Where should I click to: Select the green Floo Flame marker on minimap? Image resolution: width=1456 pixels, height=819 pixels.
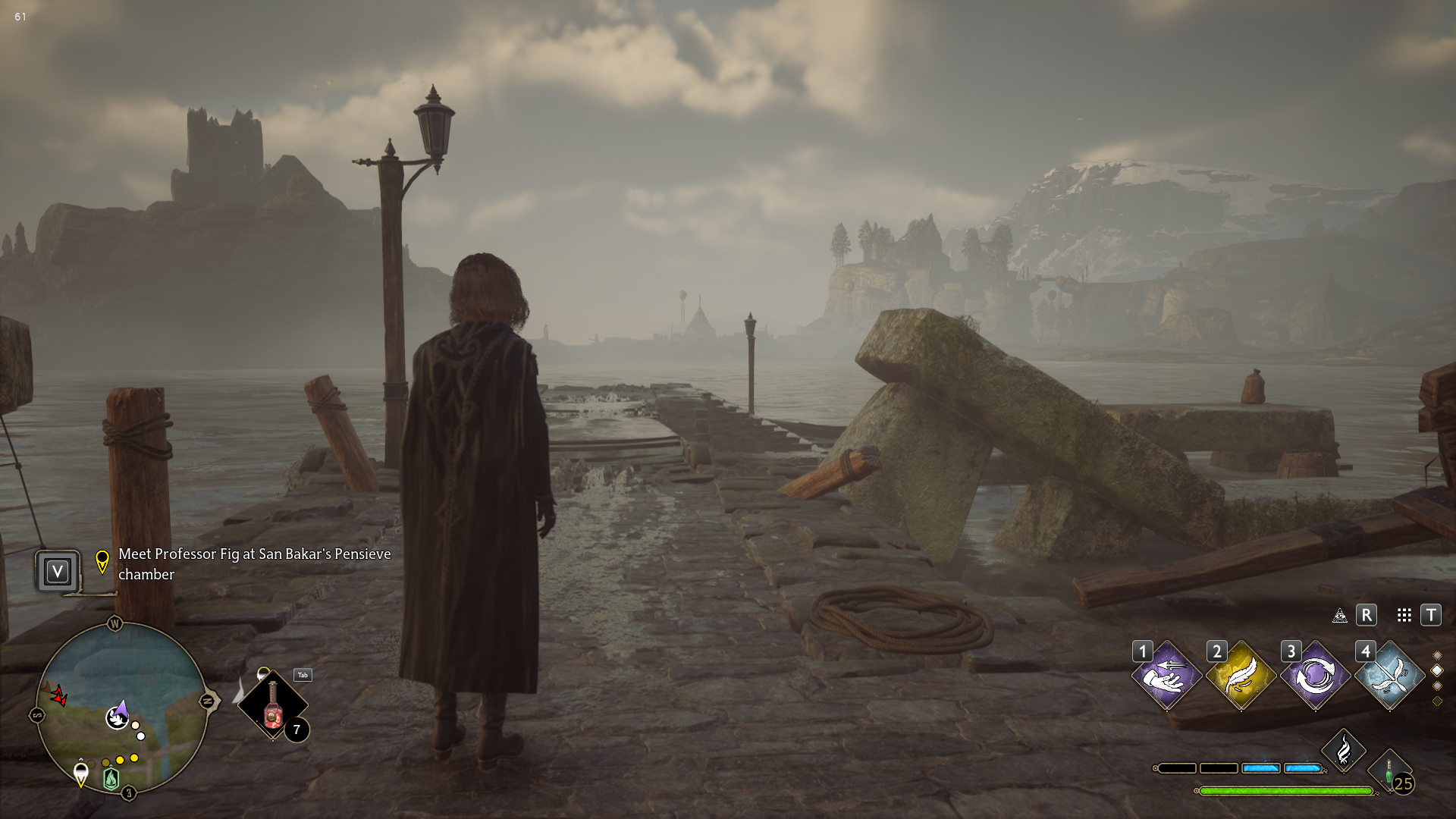pyautogui.click(x=111, y=778)
